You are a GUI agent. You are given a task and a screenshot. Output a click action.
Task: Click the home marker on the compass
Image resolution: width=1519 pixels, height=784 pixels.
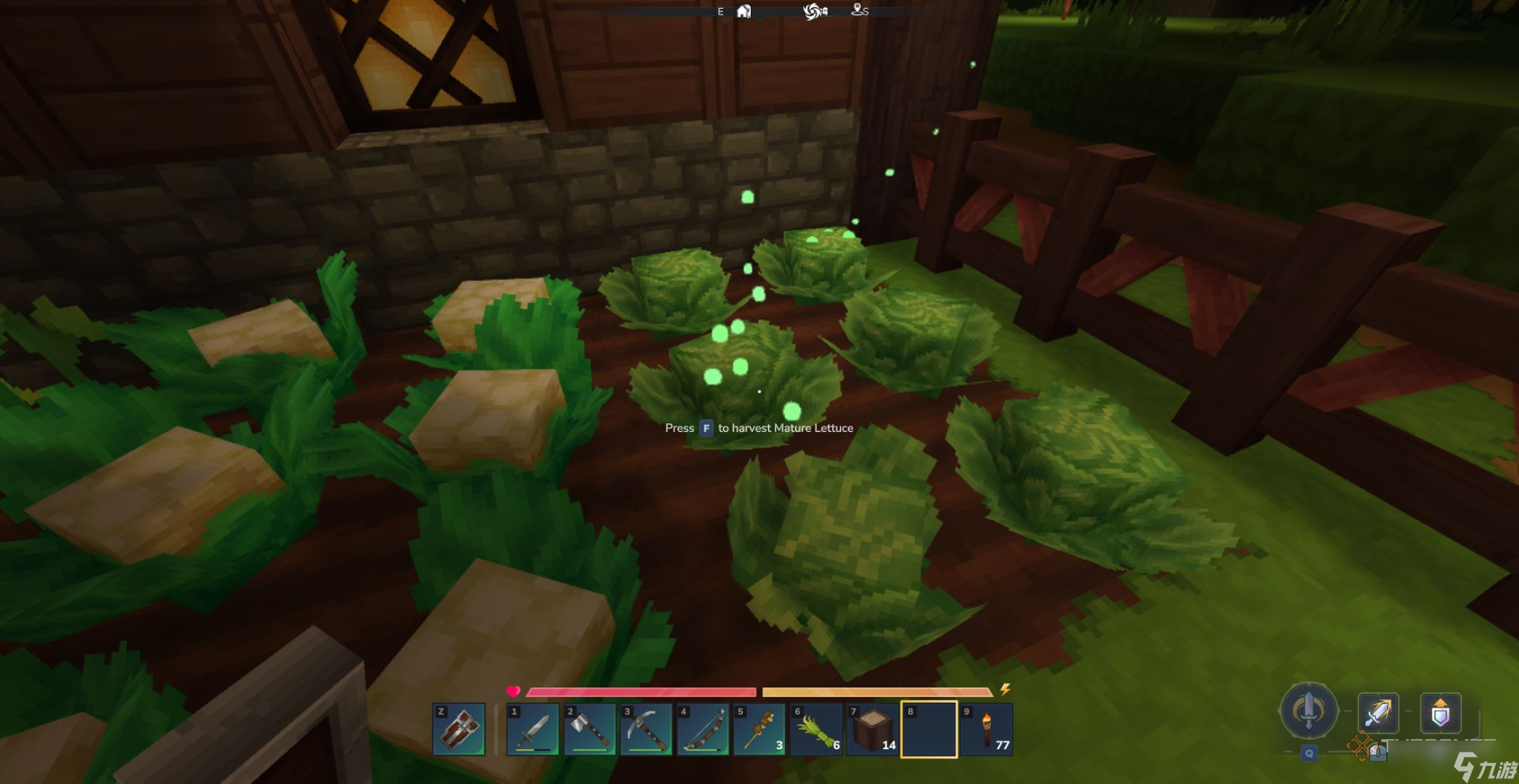point(744,11)
